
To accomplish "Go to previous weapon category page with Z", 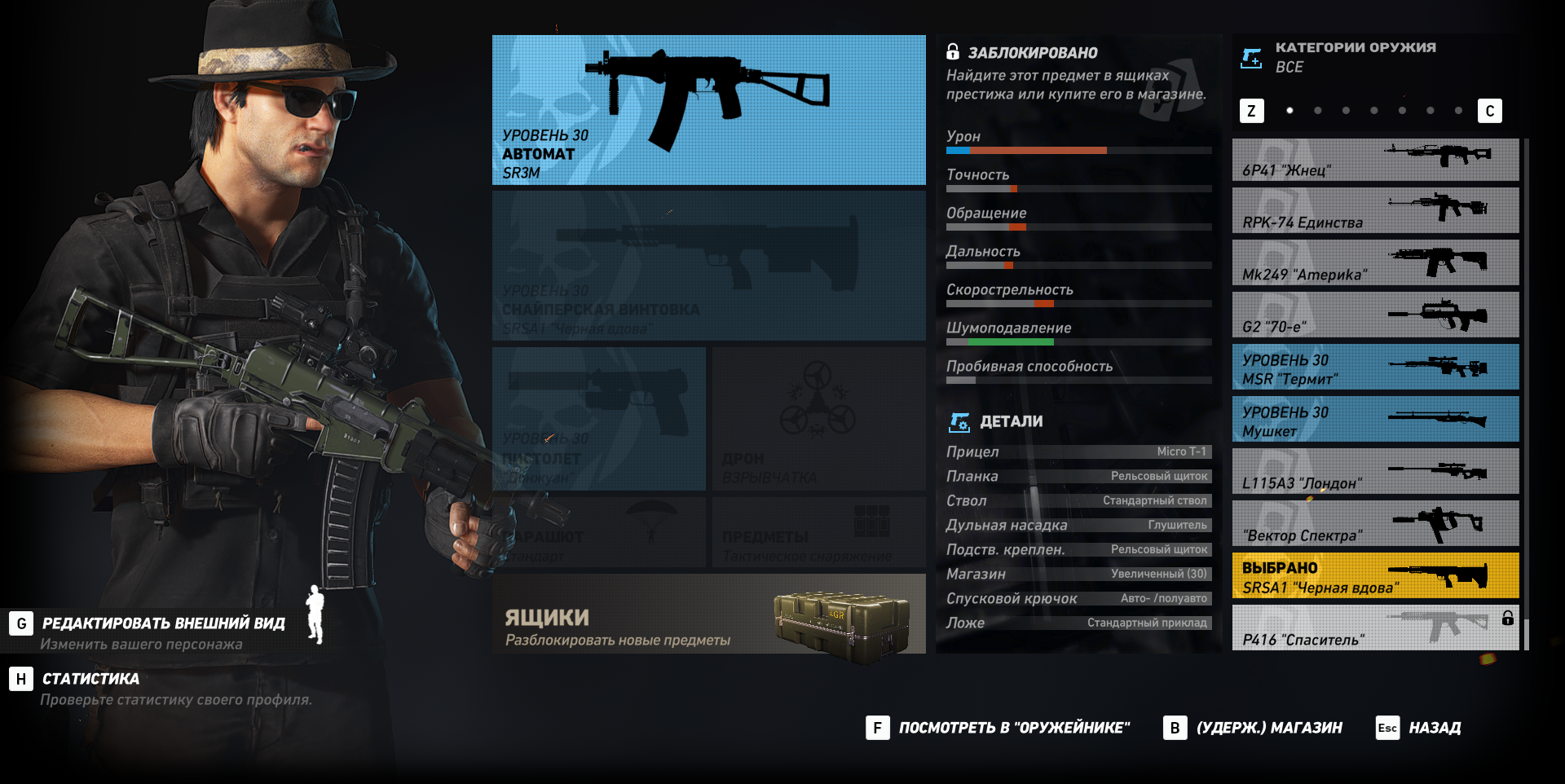I will click(1252, 110).
